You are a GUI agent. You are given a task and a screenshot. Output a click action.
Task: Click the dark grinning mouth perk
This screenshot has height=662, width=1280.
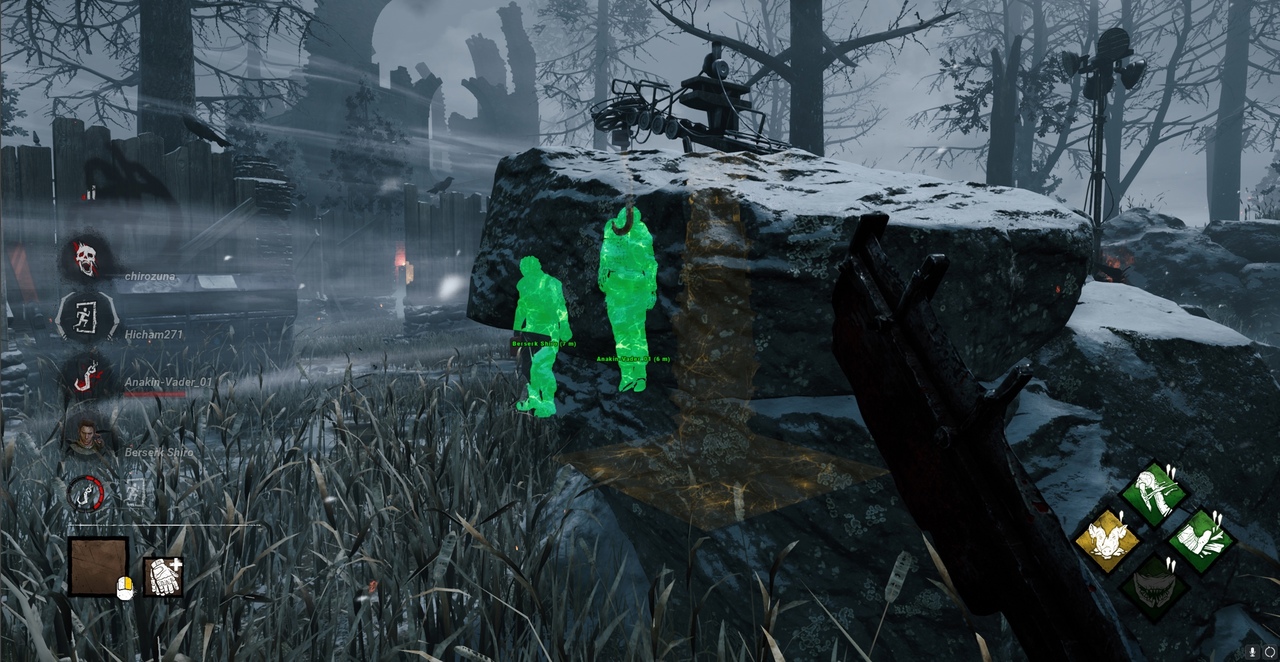1153,587
